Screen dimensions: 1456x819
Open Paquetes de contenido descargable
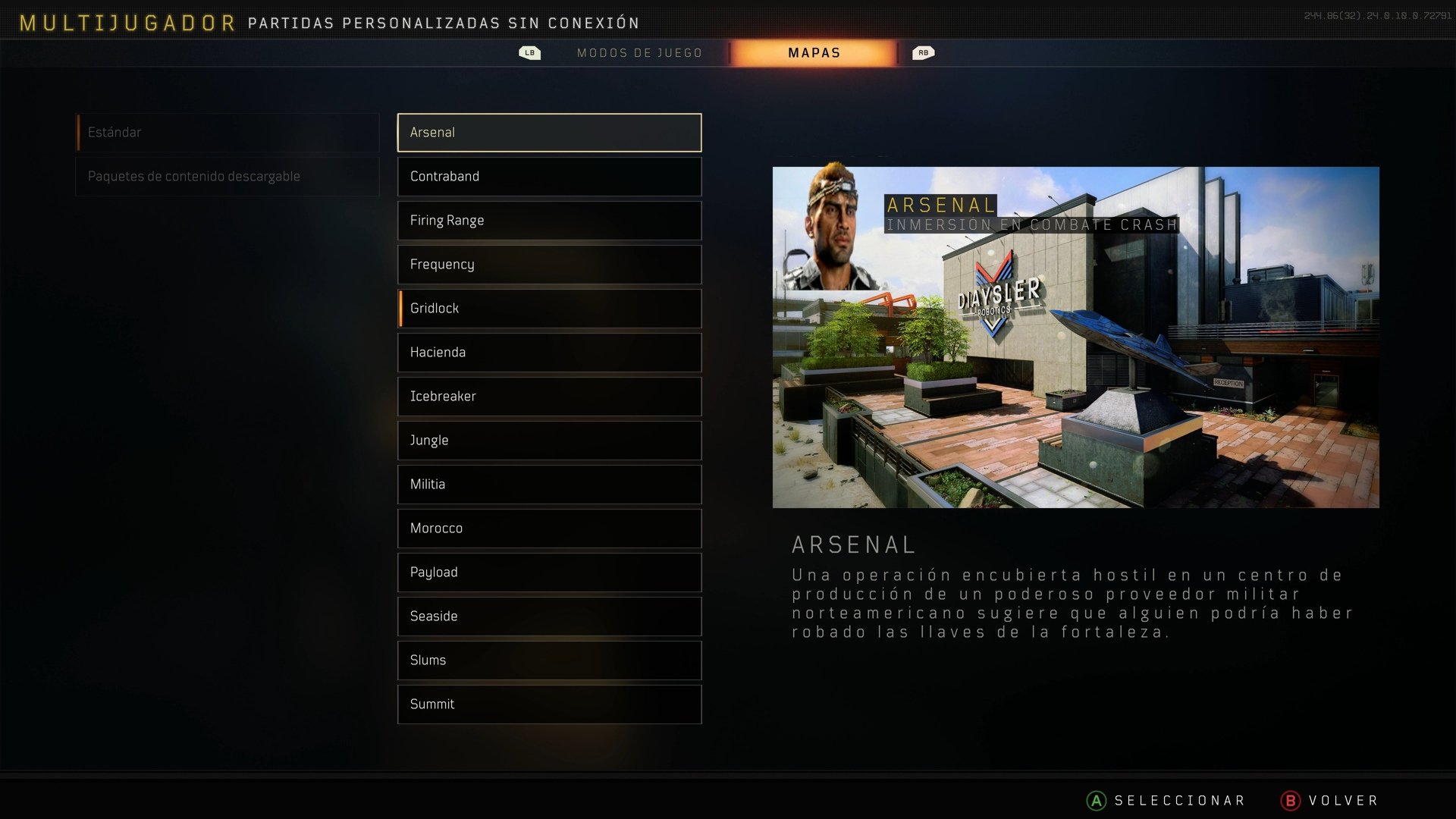pyautogui.click(x=227, y=176)
